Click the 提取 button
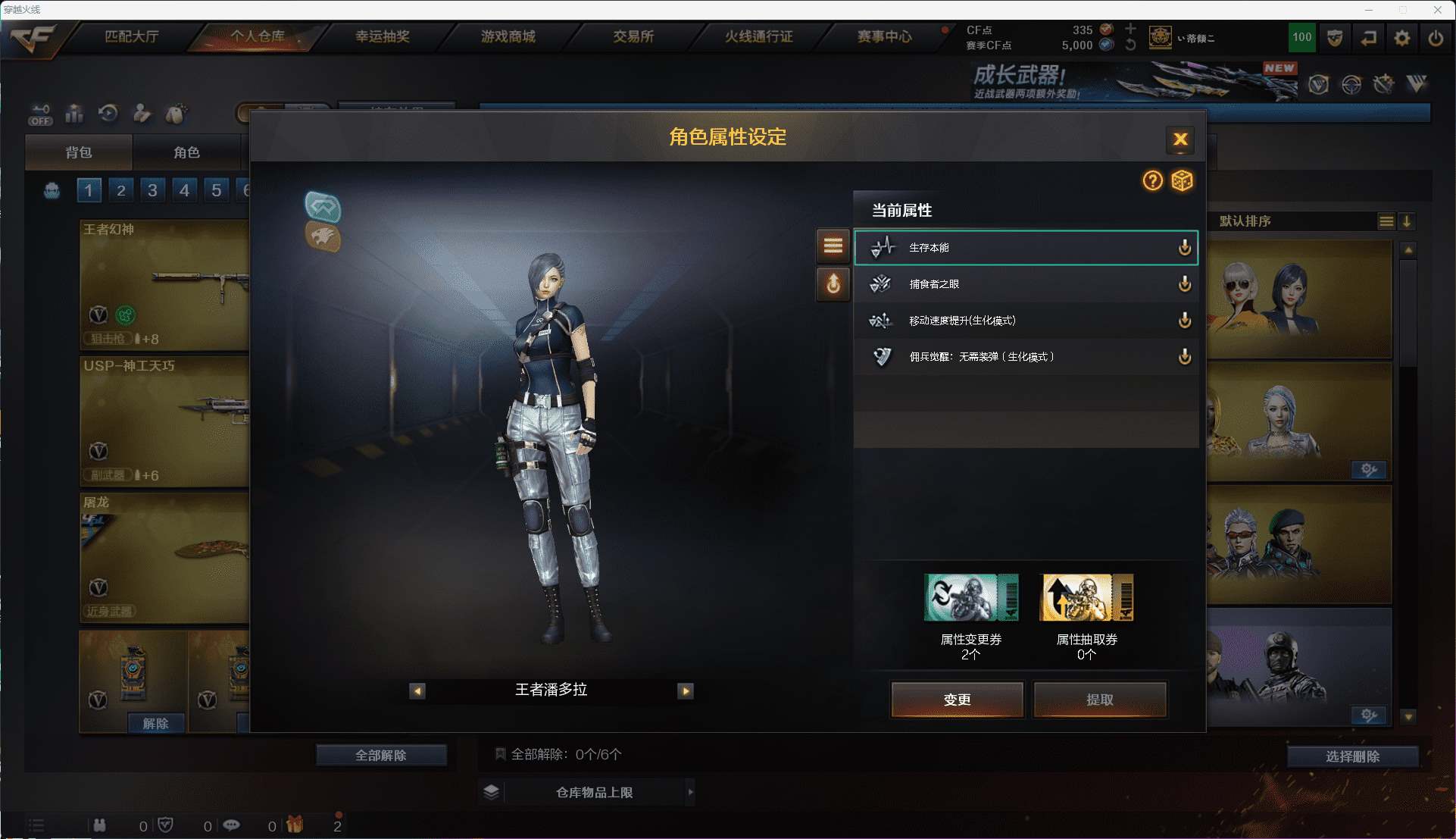The width and height of the screenshot is (1456, 839). pos(1099,699)
